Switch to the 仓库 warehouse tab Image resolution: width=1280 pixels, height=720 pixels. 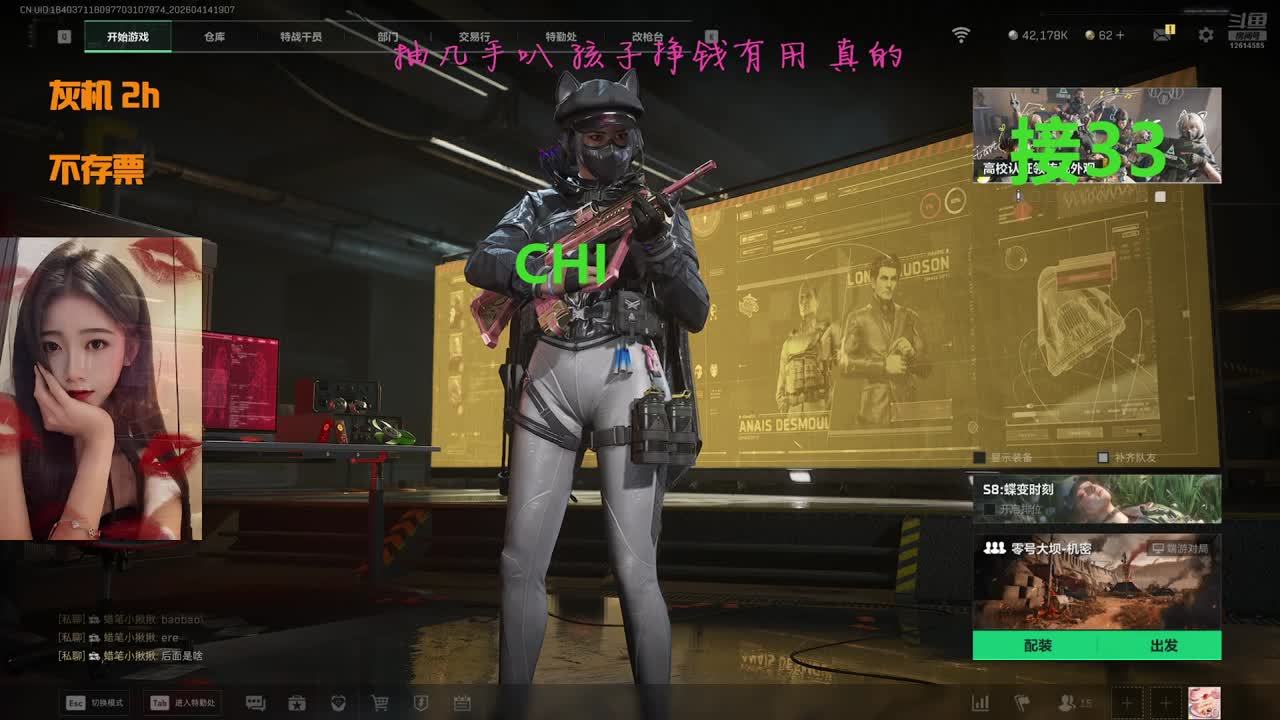[x=214, y=37]
